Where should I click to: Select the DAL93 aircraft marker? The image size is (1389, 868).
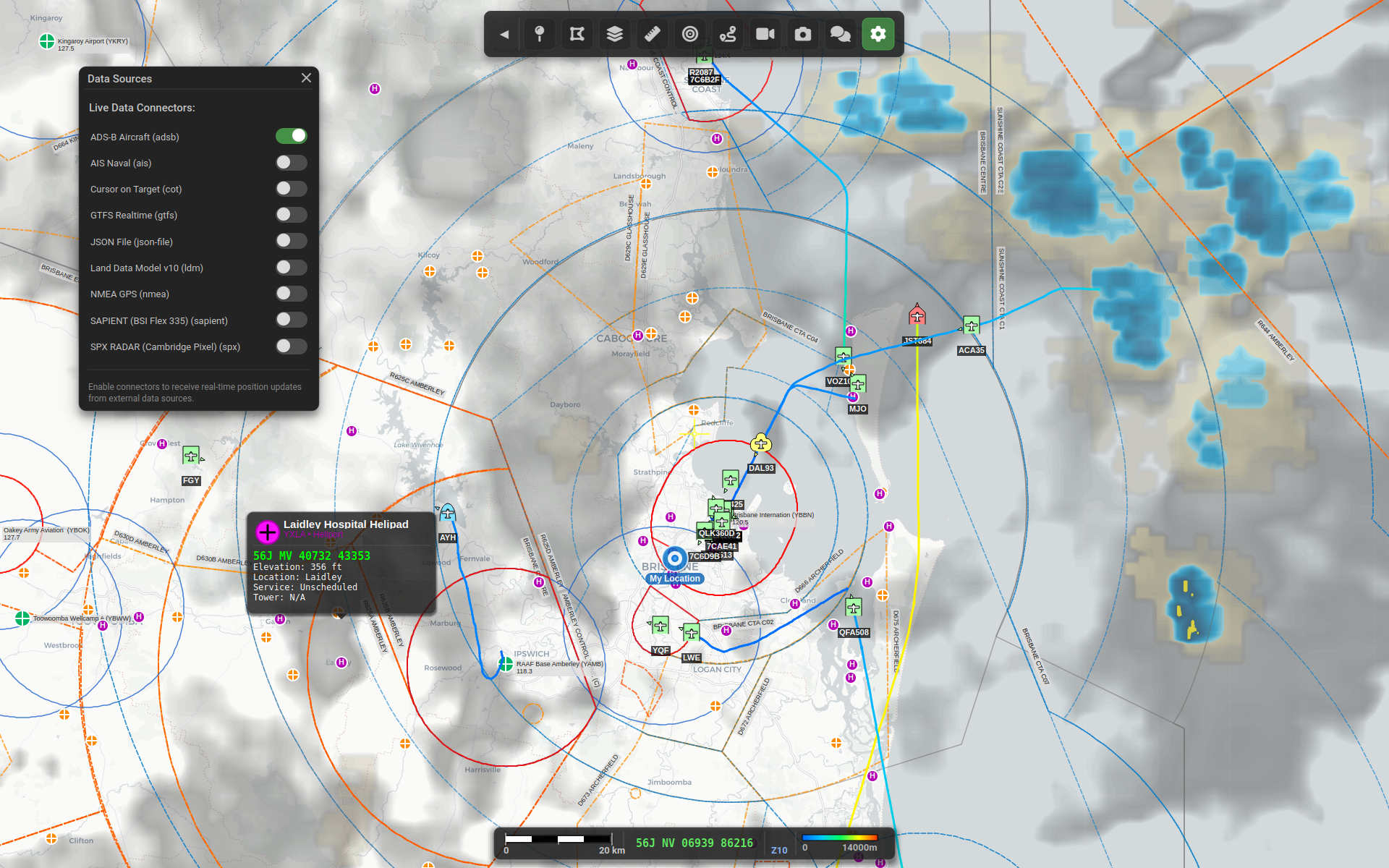[761, 443]
